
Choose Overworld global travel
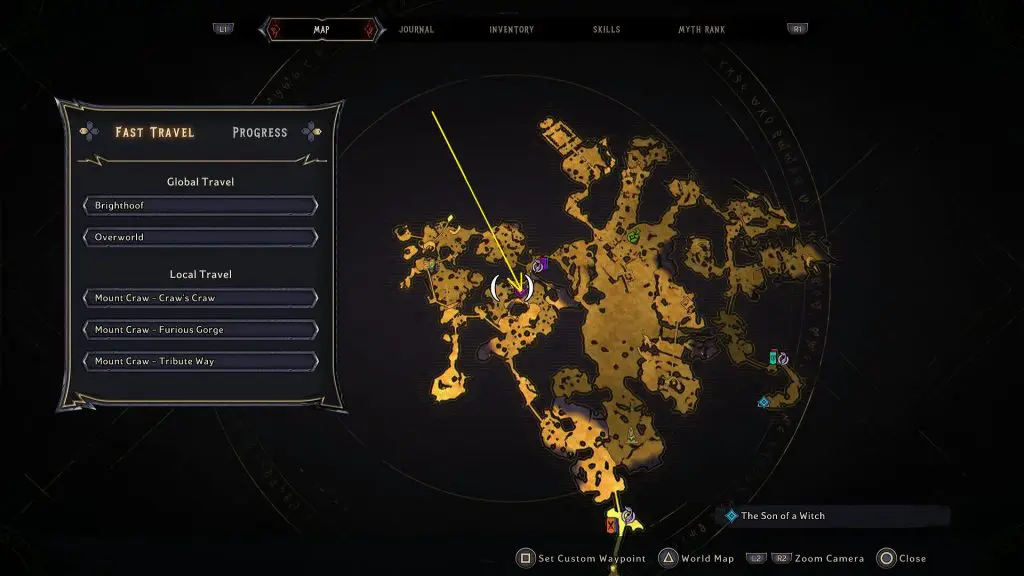pyautogui.click(x=201, y=238)
